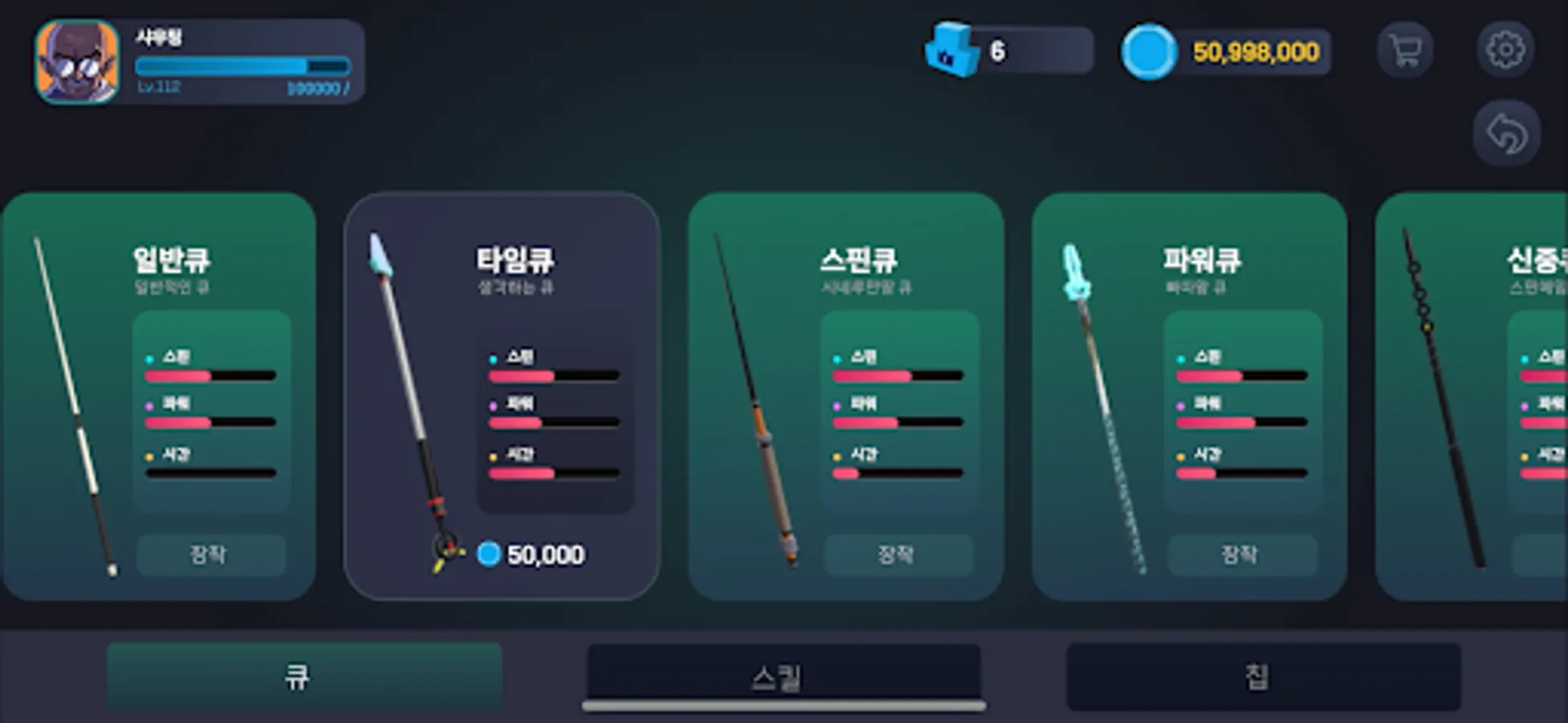Click the blue coin currency icon

[x=1148, y=51]
